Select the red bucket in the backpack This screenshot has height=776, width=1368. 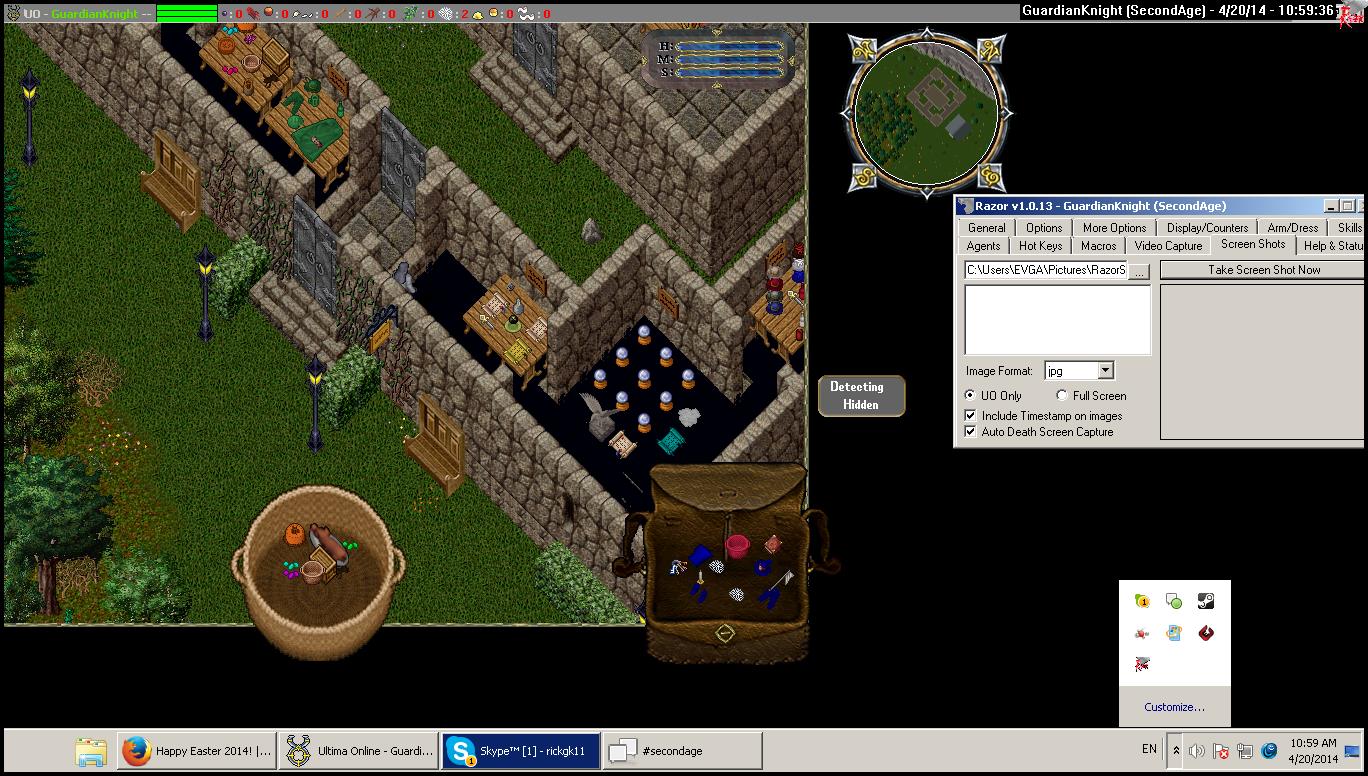point(737,546)
